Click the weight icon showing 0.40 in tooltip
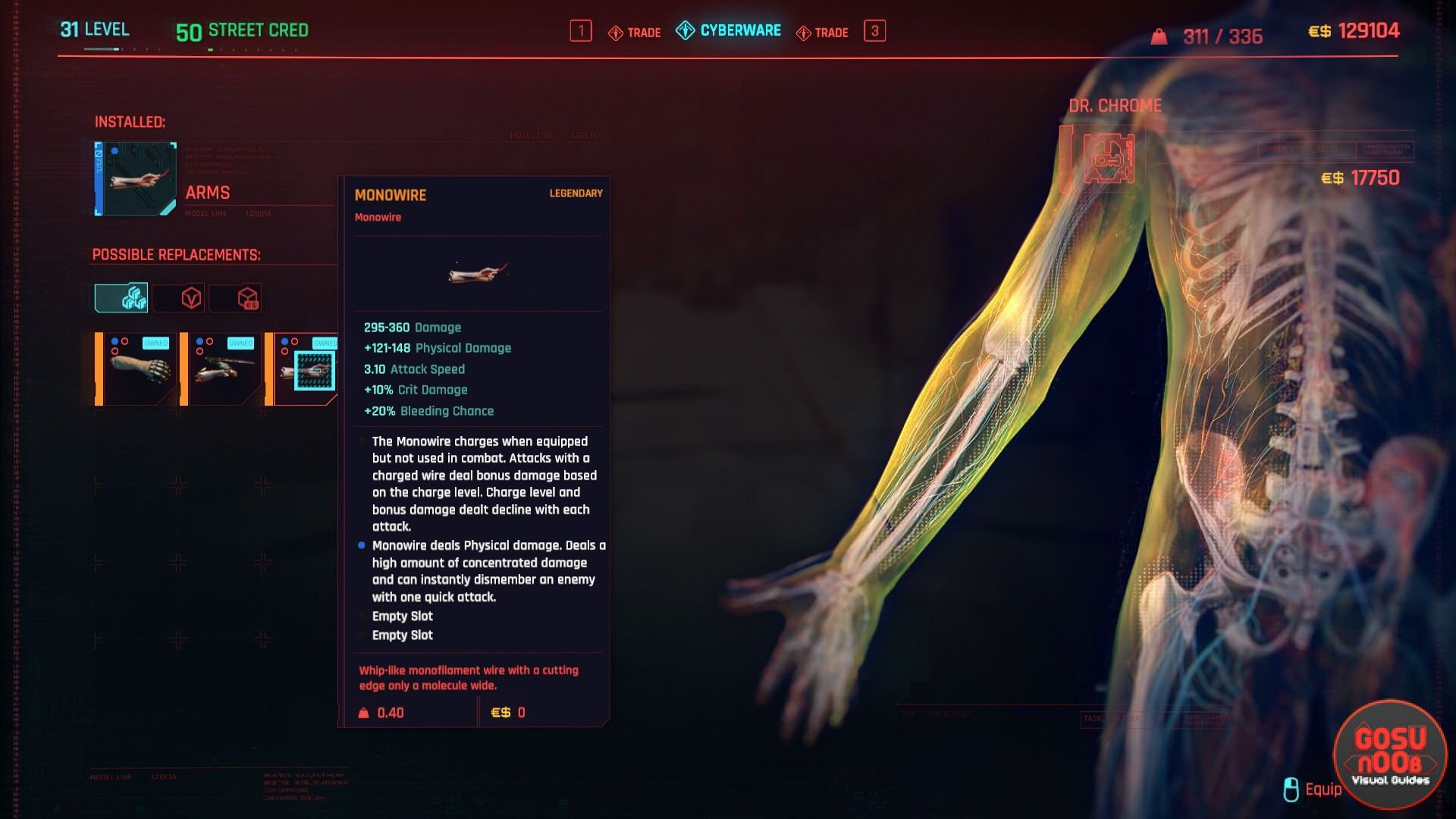Screen dimensions: 1456x819 click(363, 711)
